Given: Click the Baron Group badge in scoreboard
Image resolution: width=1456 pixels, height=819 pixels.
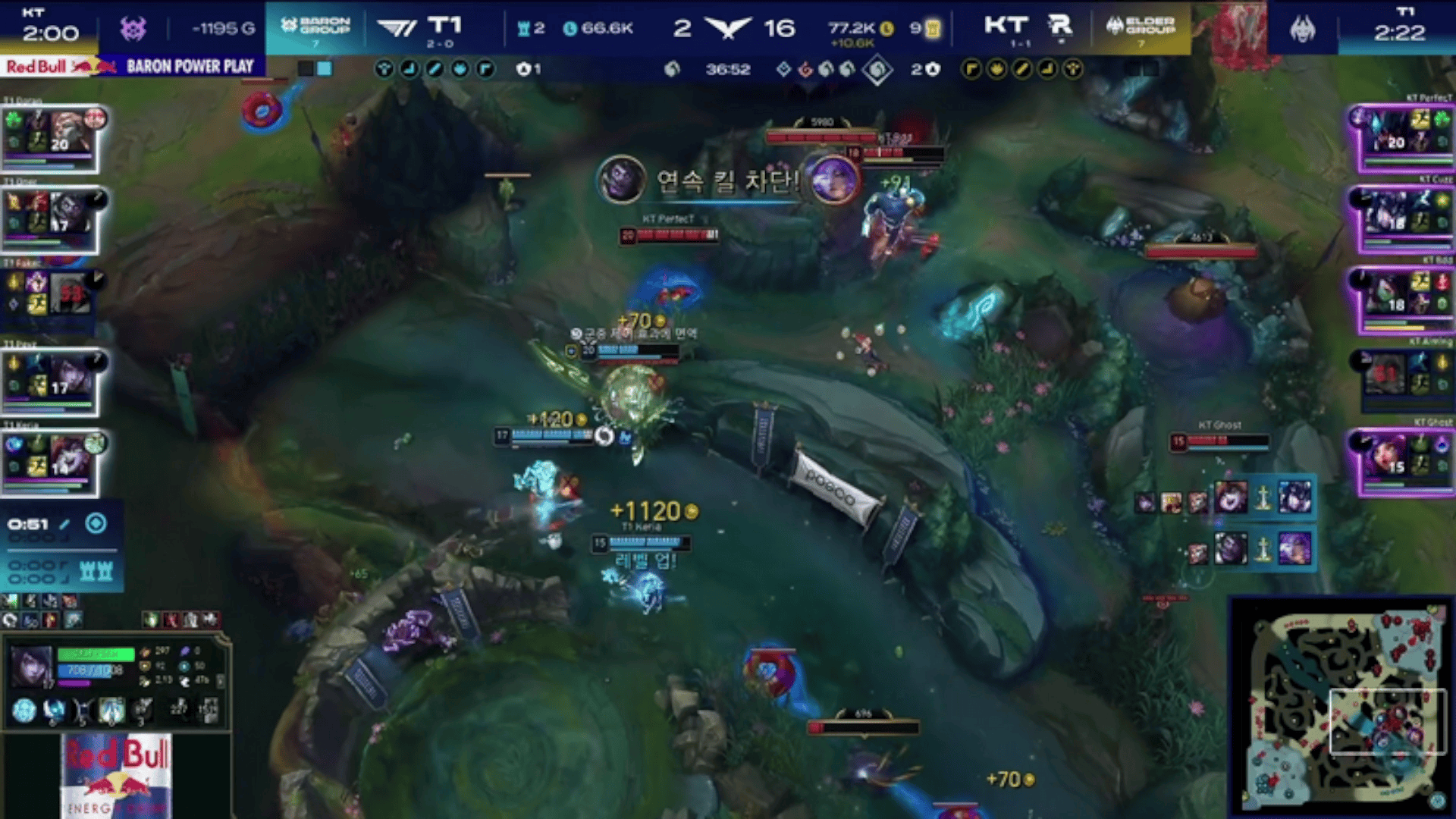Looking at the screenshot, I should (x=315, y=28).
